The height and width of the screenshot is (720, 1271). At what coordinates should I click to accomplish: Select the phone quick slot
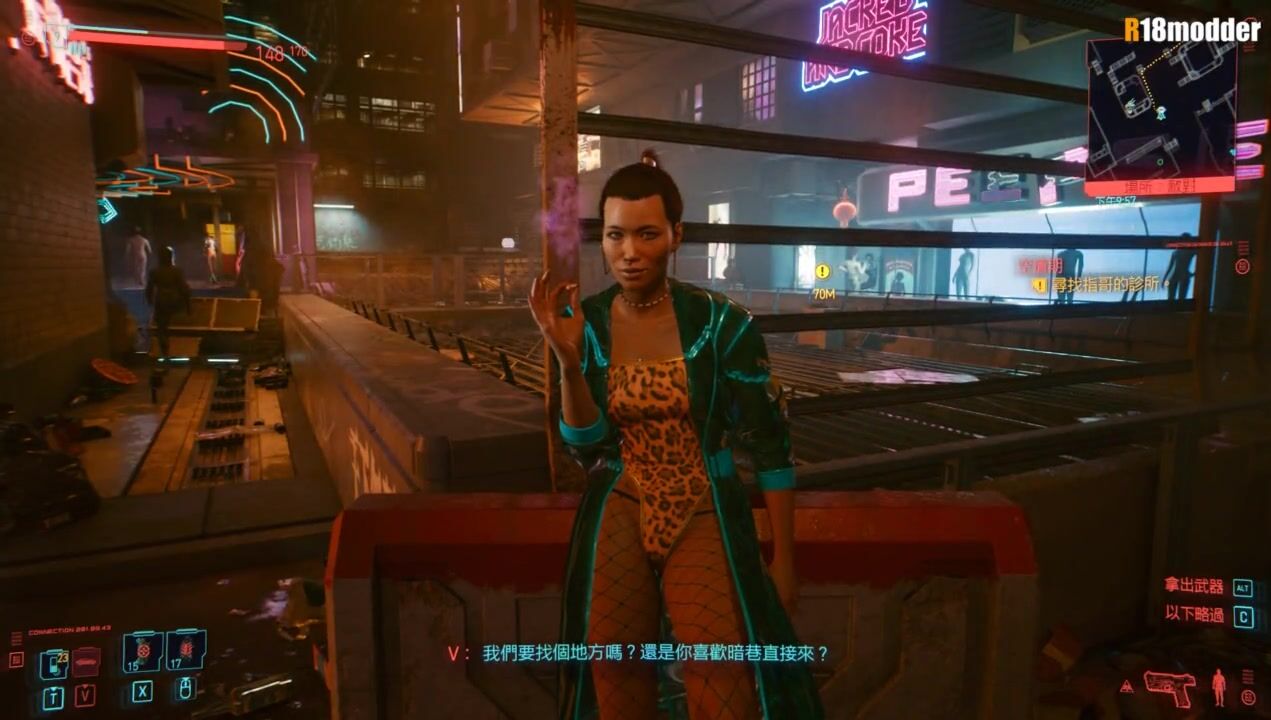click(x=53, y=662)
